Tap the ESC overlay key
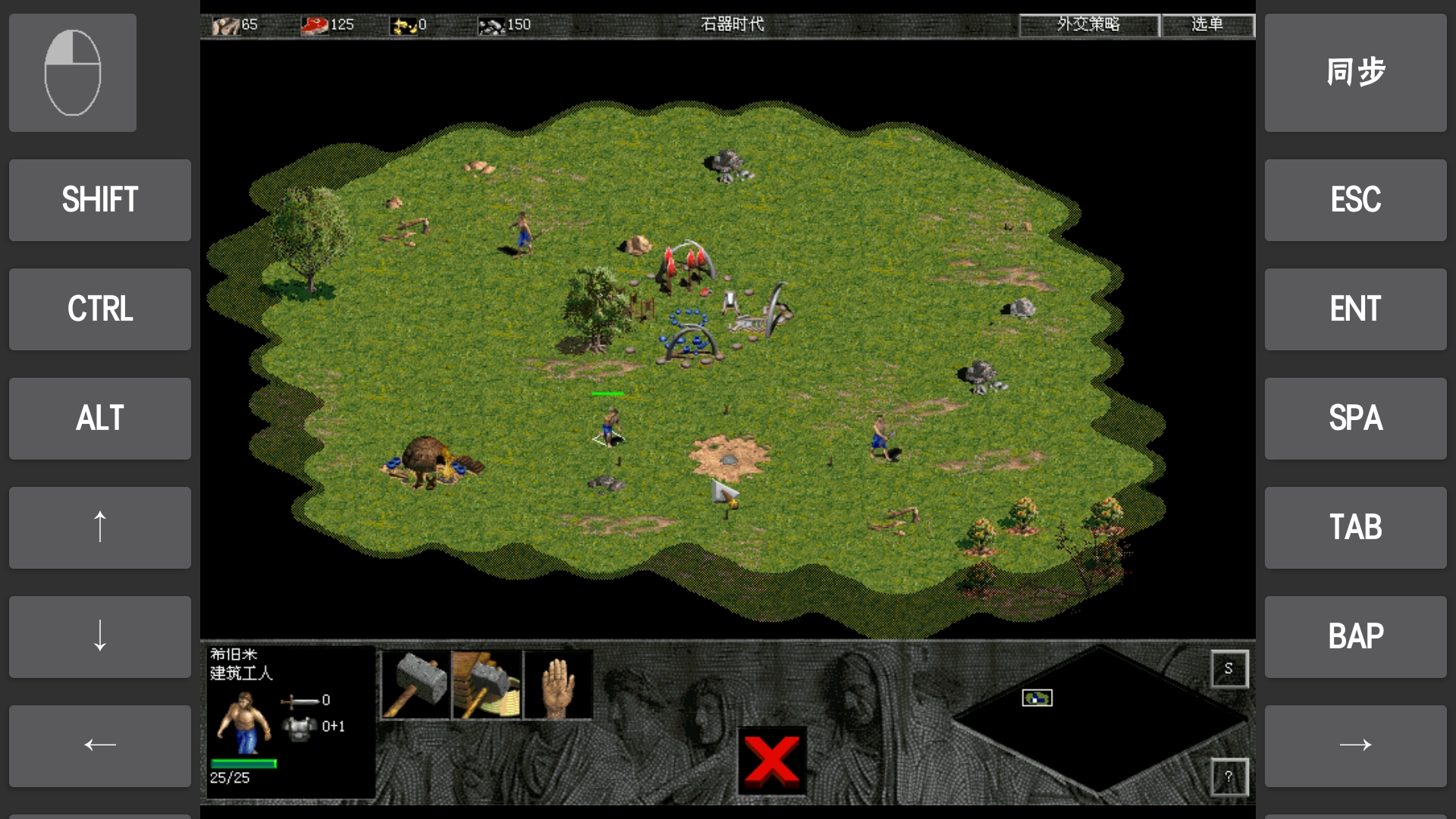1456x819 pixels. (1355, 200)
